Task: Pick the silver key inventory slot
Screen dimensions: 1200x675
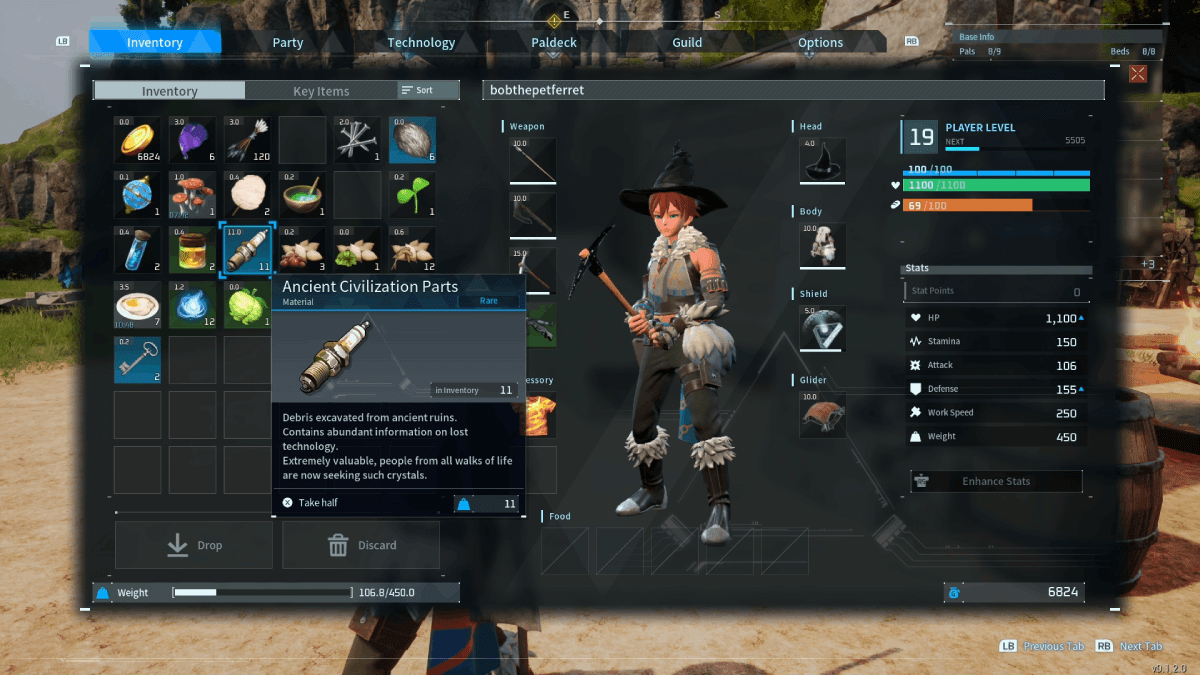Action: point(138,360)
